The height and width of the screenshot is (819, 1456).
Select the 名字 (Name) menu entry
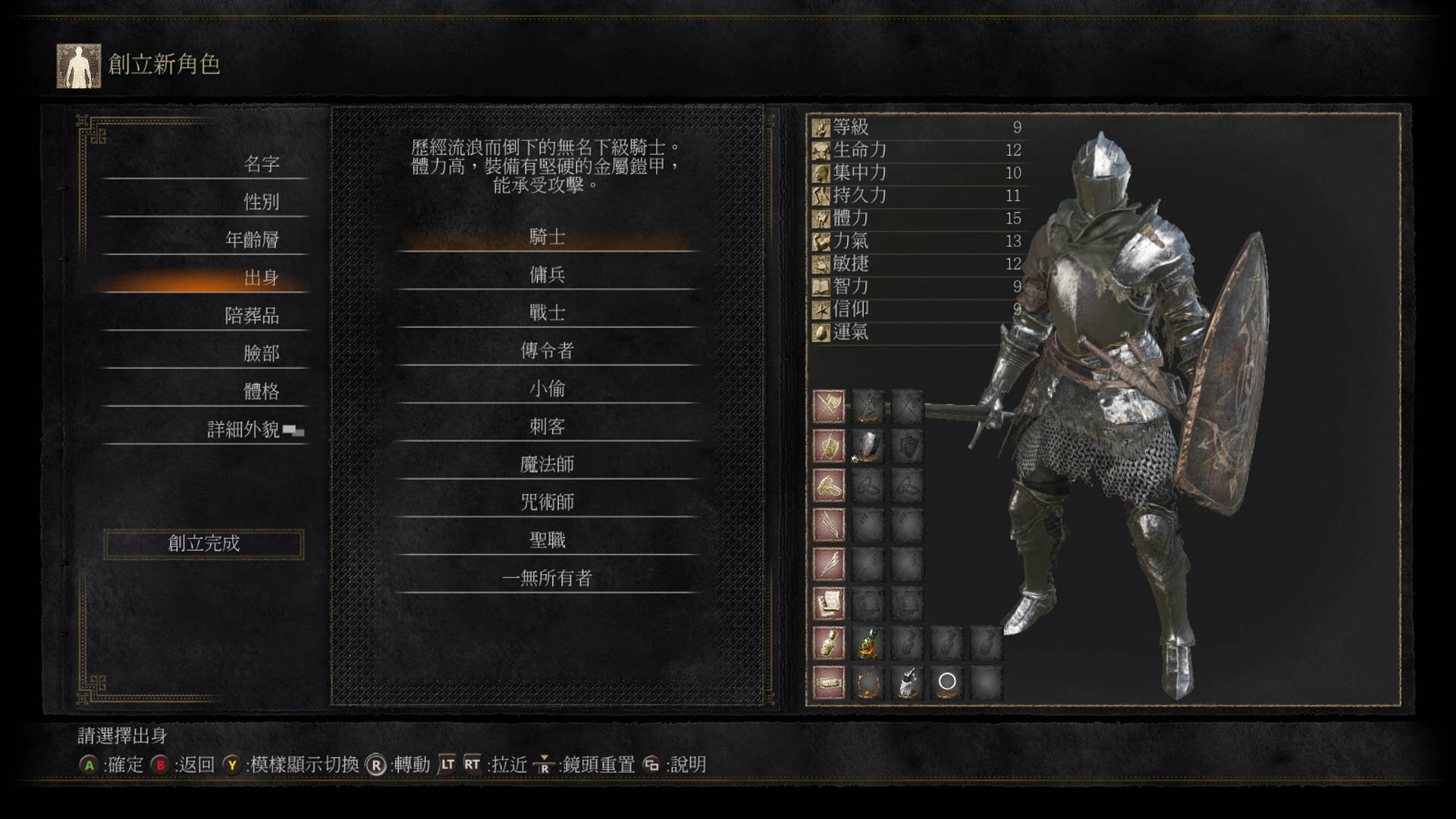pos(262,164)
